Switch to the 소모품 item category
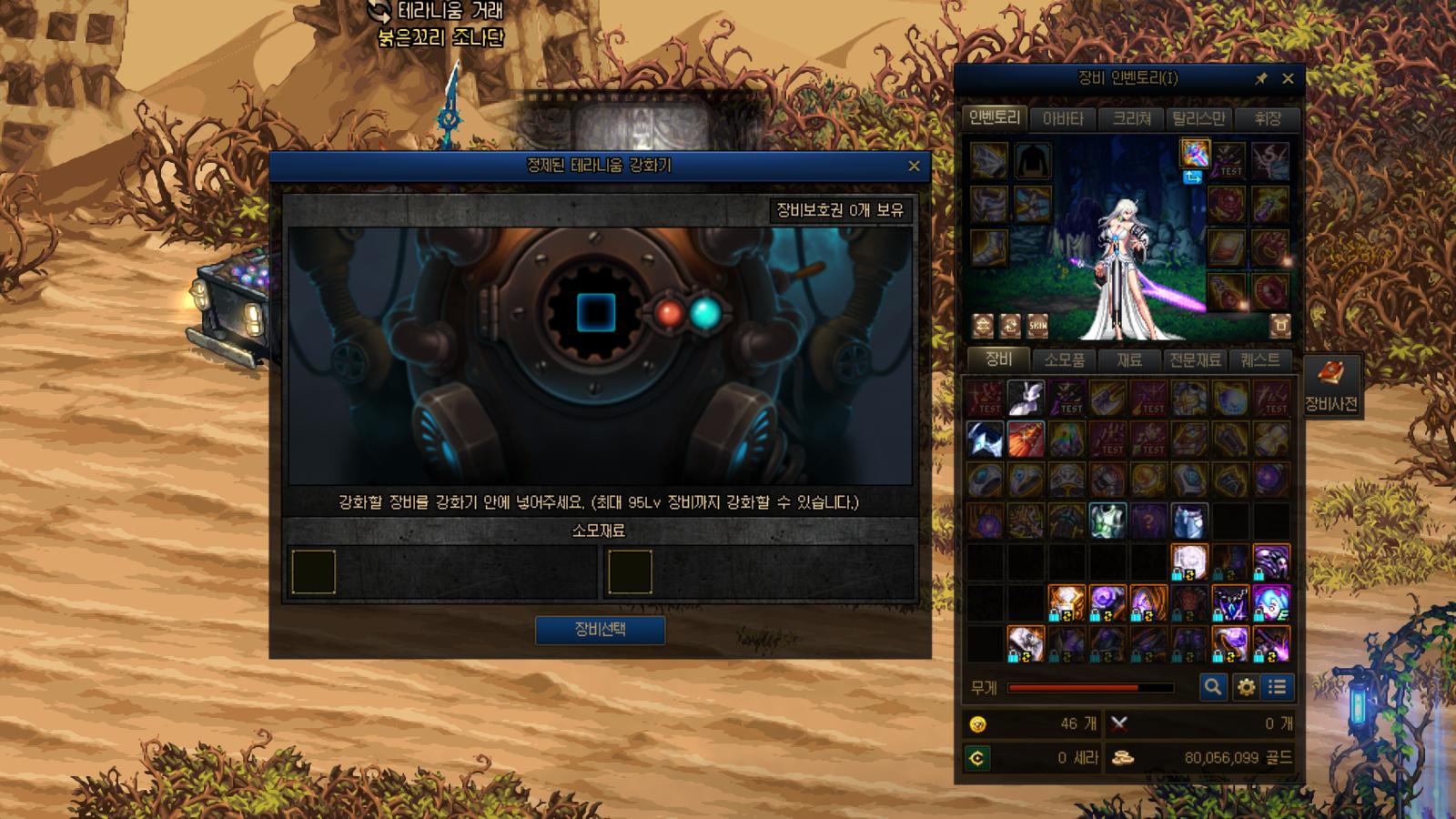Screen dimensions: 1456x819 pyautogui.click(x=1064, y=359)
